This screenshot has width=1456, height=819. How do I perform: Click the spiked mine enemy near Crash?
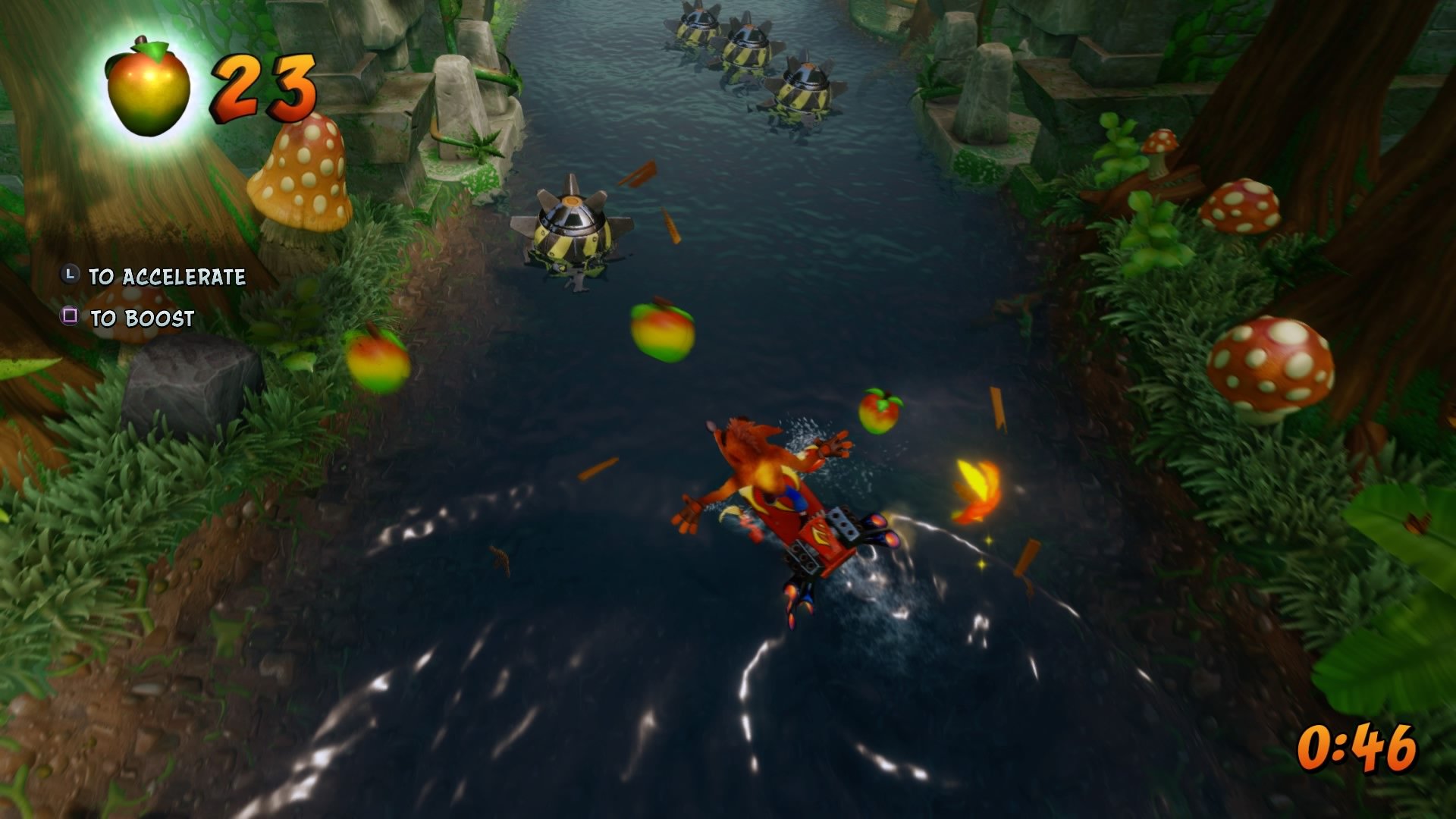coord(573,227)
